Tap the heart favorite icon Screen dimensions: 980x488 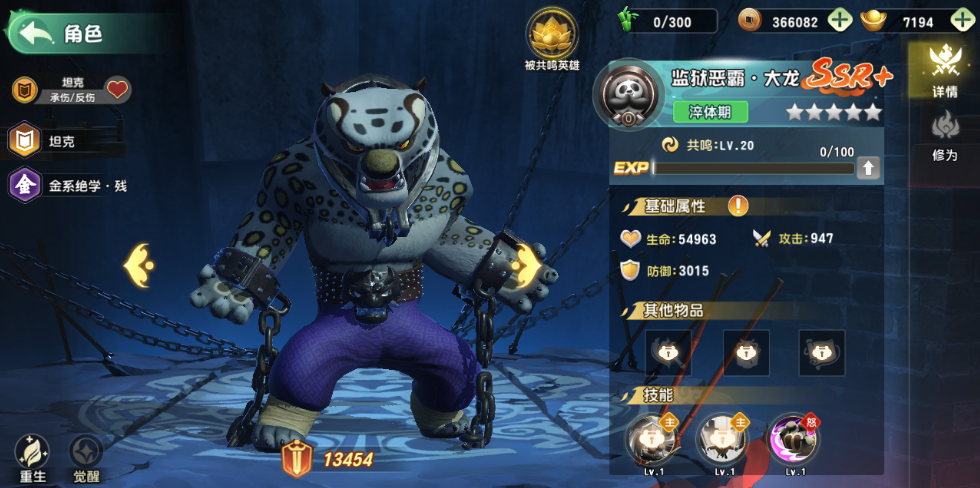(118, 90)
